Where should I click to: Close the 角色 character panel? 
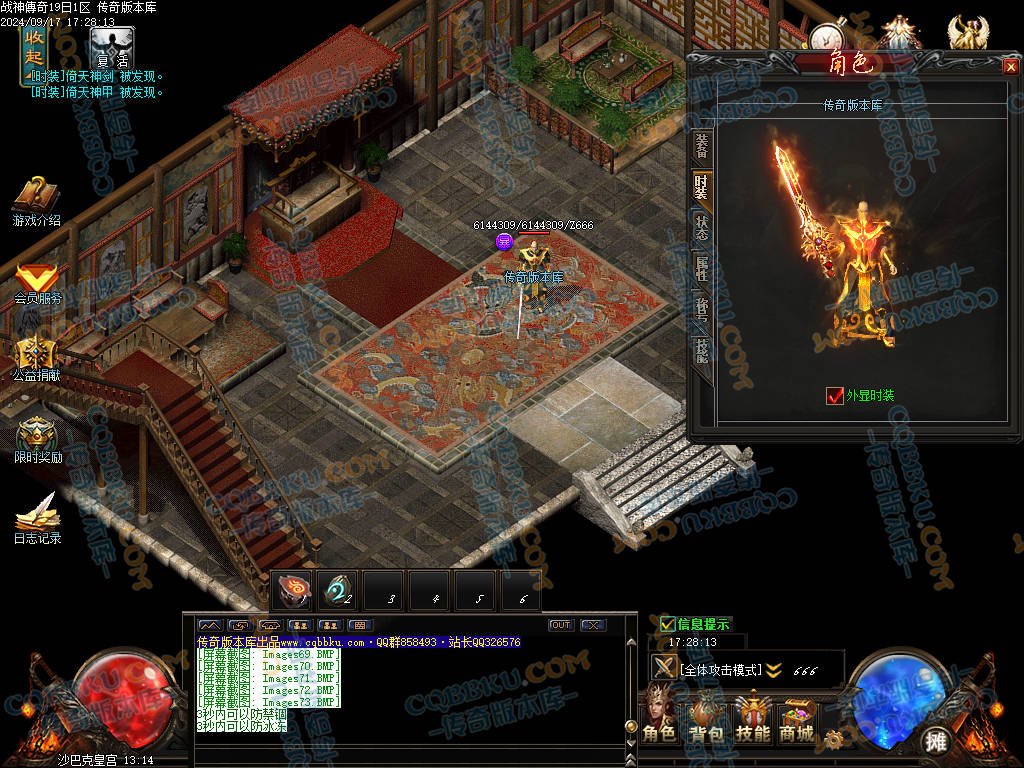coord(1009,67)
